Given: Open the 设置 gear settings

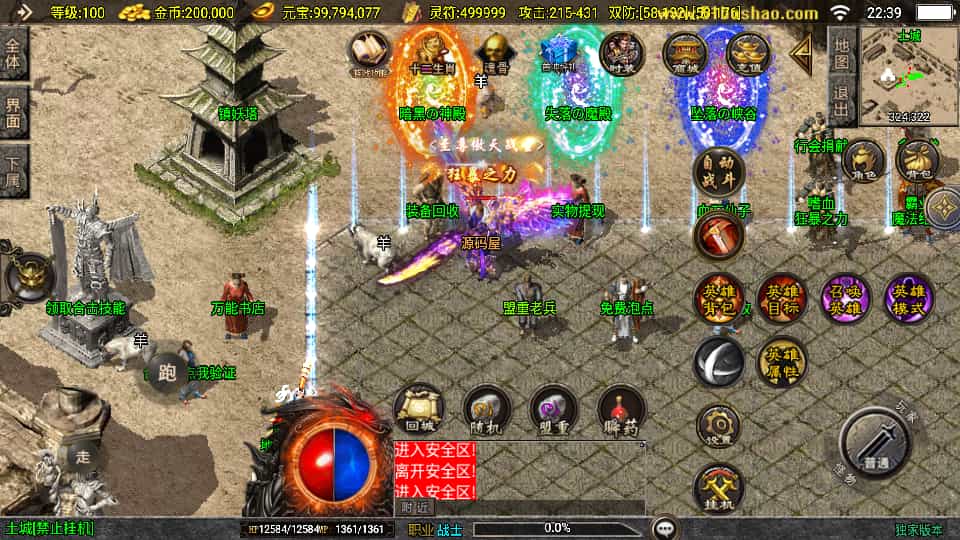Looking at the screenshot, I should tap(718, 426).
